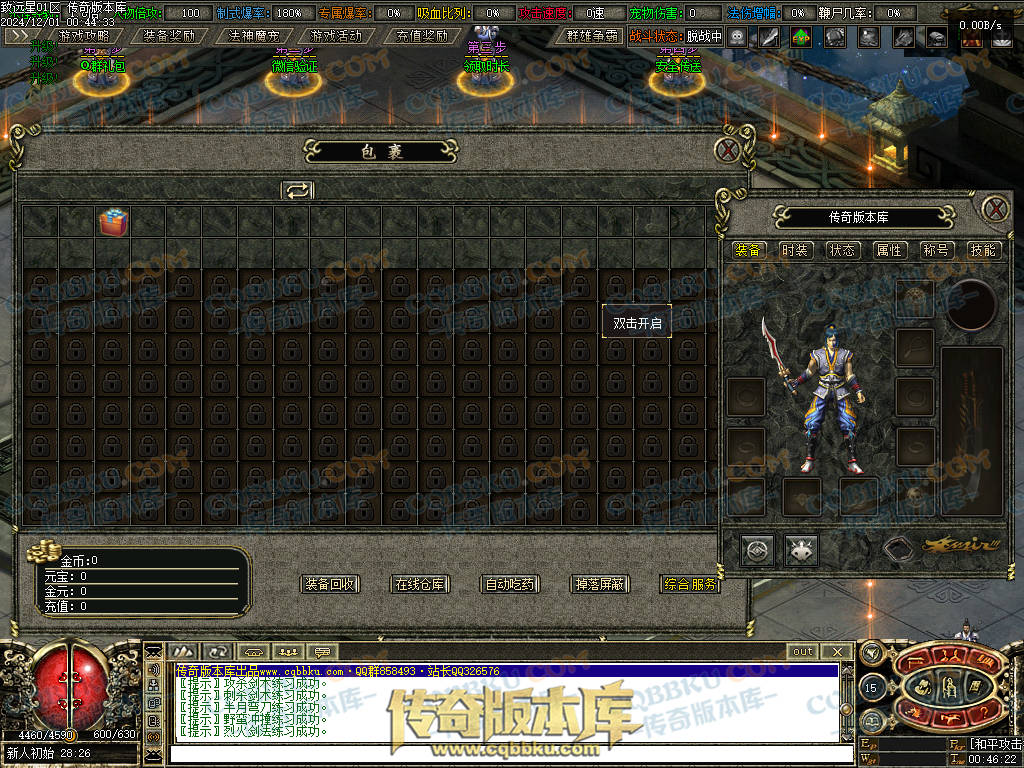
Task: Open 装备回收 equipment recycling
Action: coord(330,584)
